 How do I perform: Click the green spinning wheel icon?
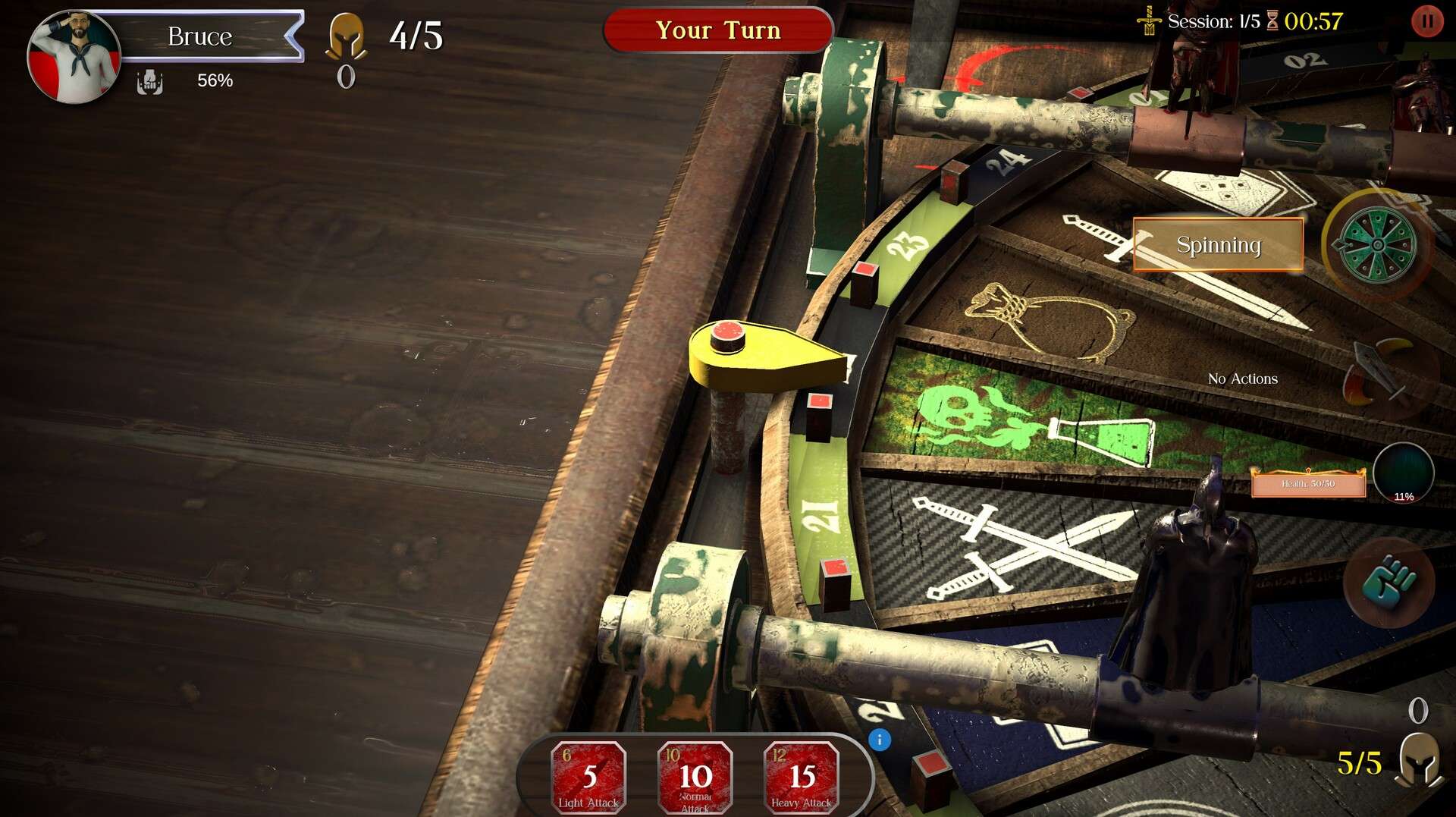(x=1376, y=244)
